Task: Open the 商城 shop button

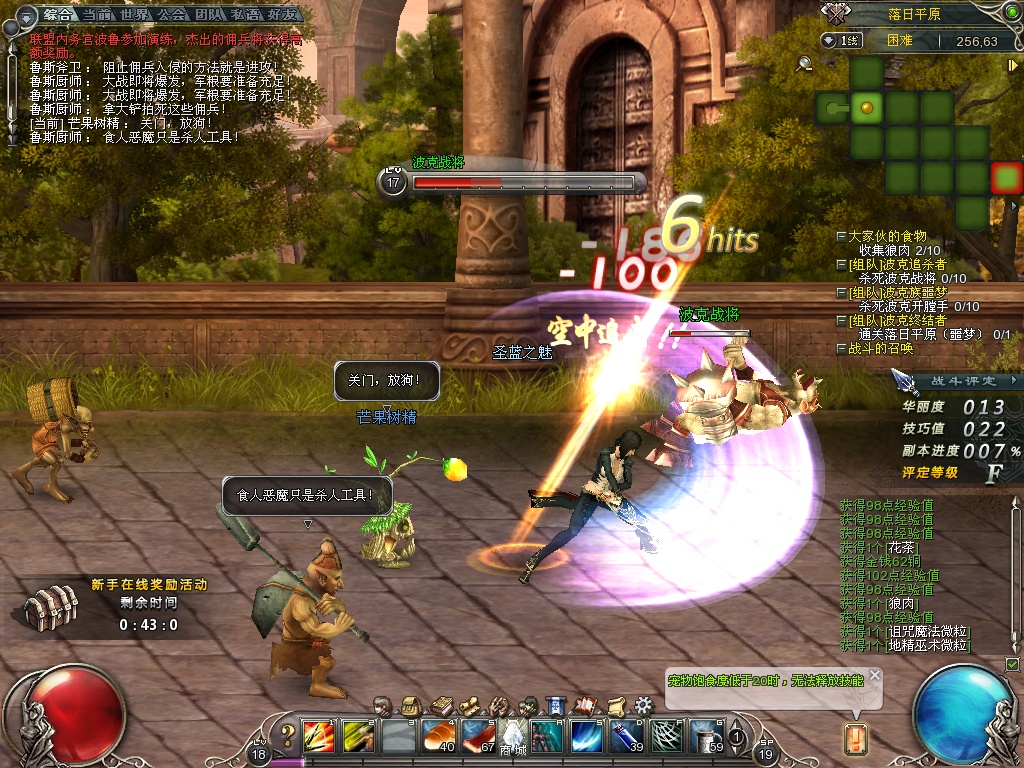Action: [513, 736]
